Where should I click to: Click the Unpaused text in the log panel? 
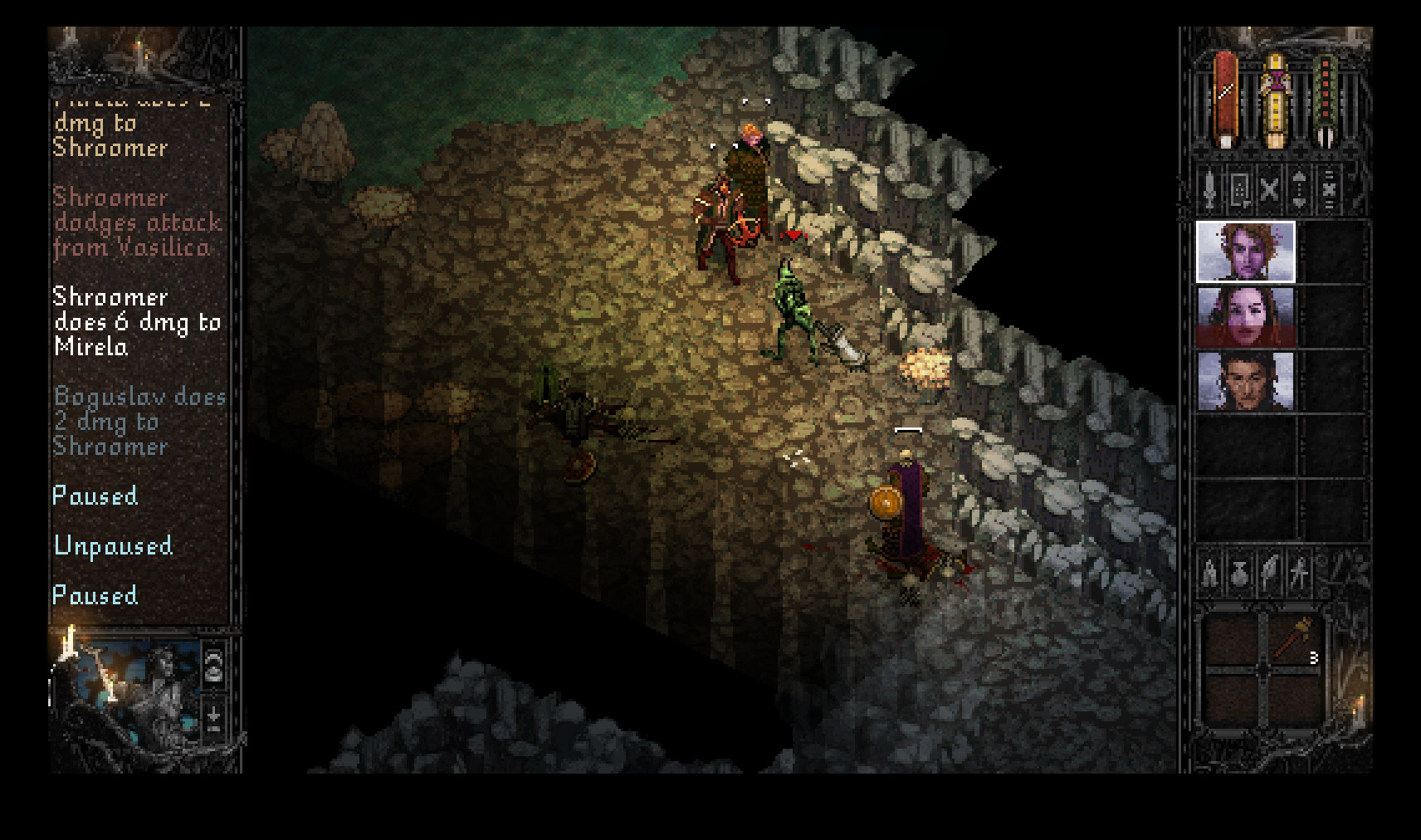112,545
